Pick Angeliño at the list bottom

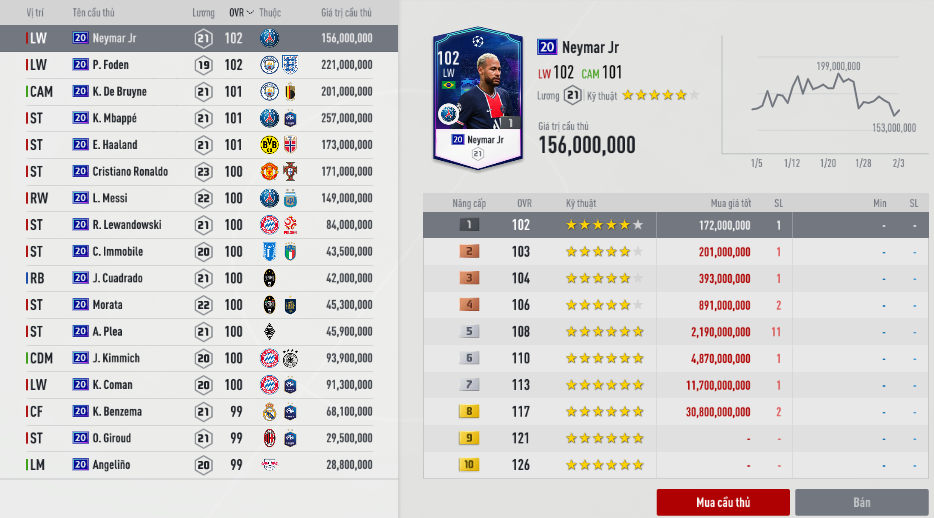[200, 465]
